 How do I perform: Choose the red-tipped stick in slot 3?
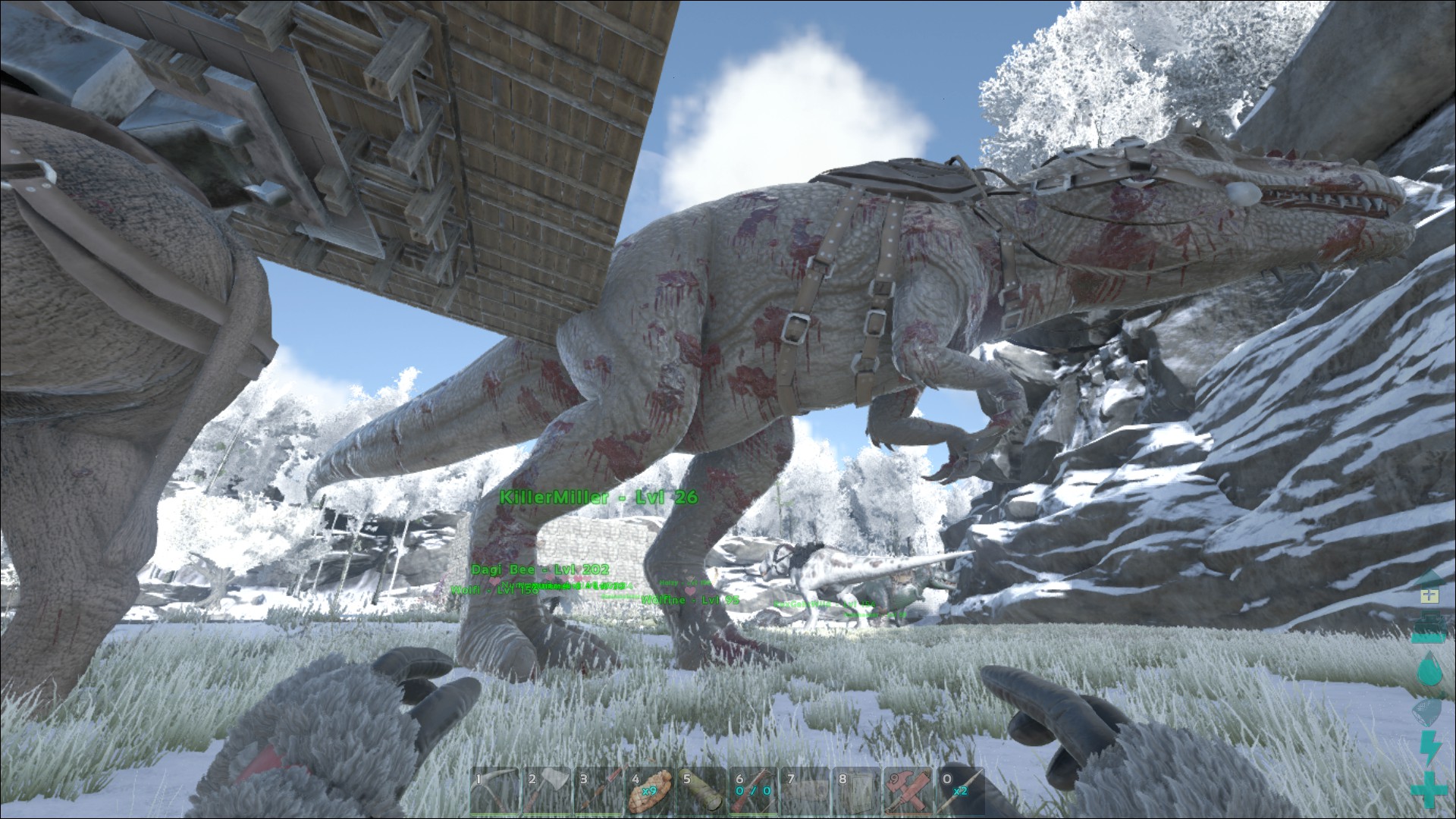pos(598,792)
